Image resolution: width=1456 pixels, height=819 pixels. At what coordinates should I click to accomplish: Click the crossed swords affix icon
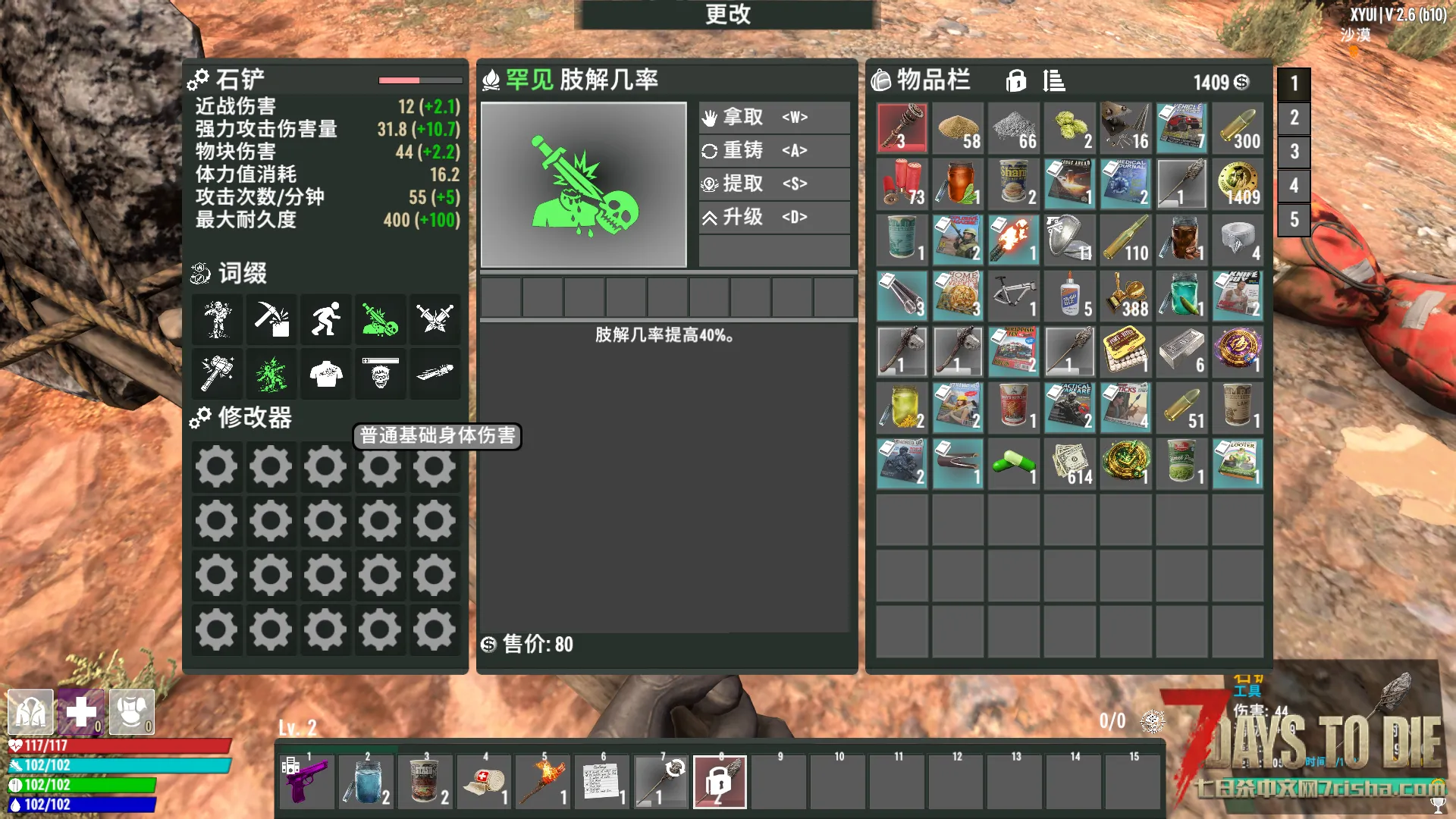click(x=435, y=318)
